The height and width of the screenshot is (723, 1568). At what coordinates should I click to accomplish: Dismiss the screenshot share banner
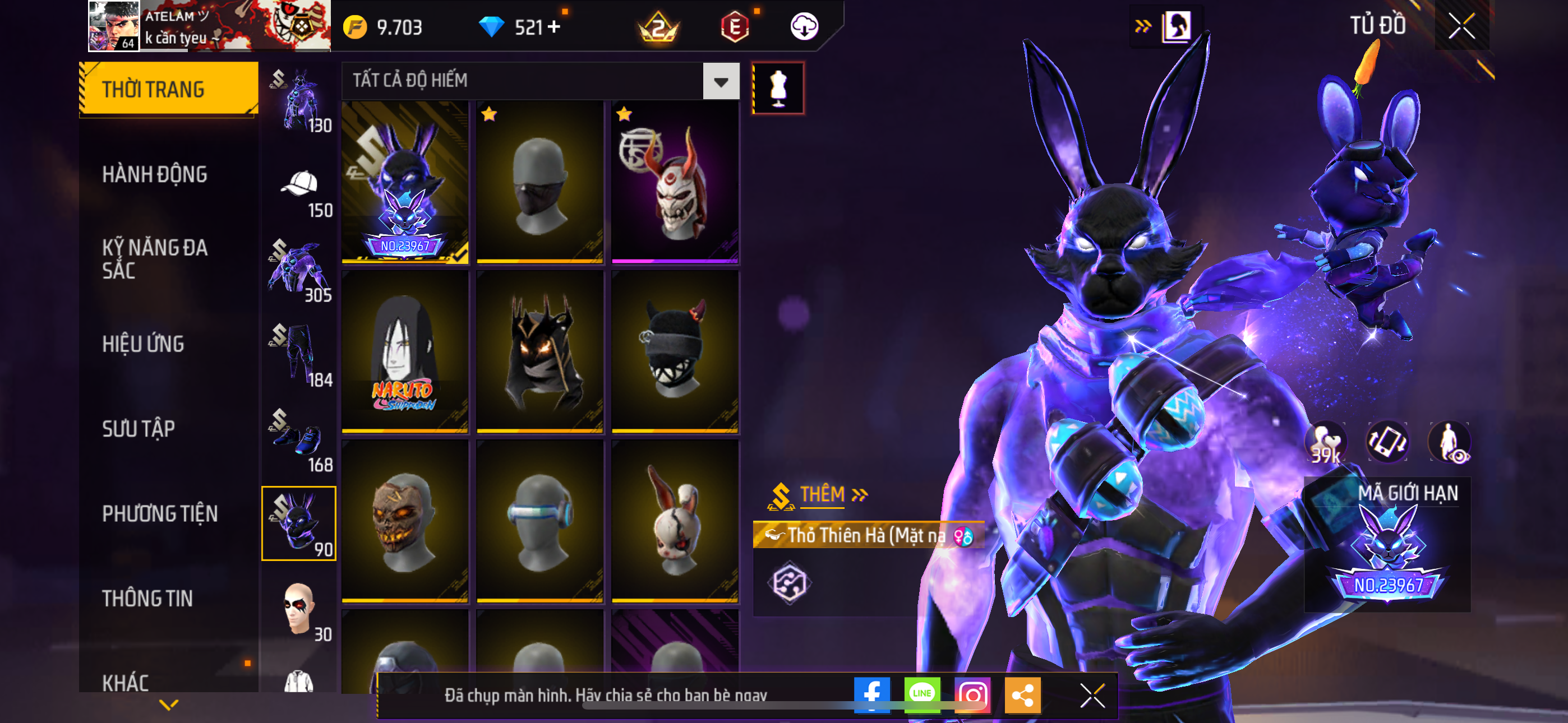pos(1092,695)
